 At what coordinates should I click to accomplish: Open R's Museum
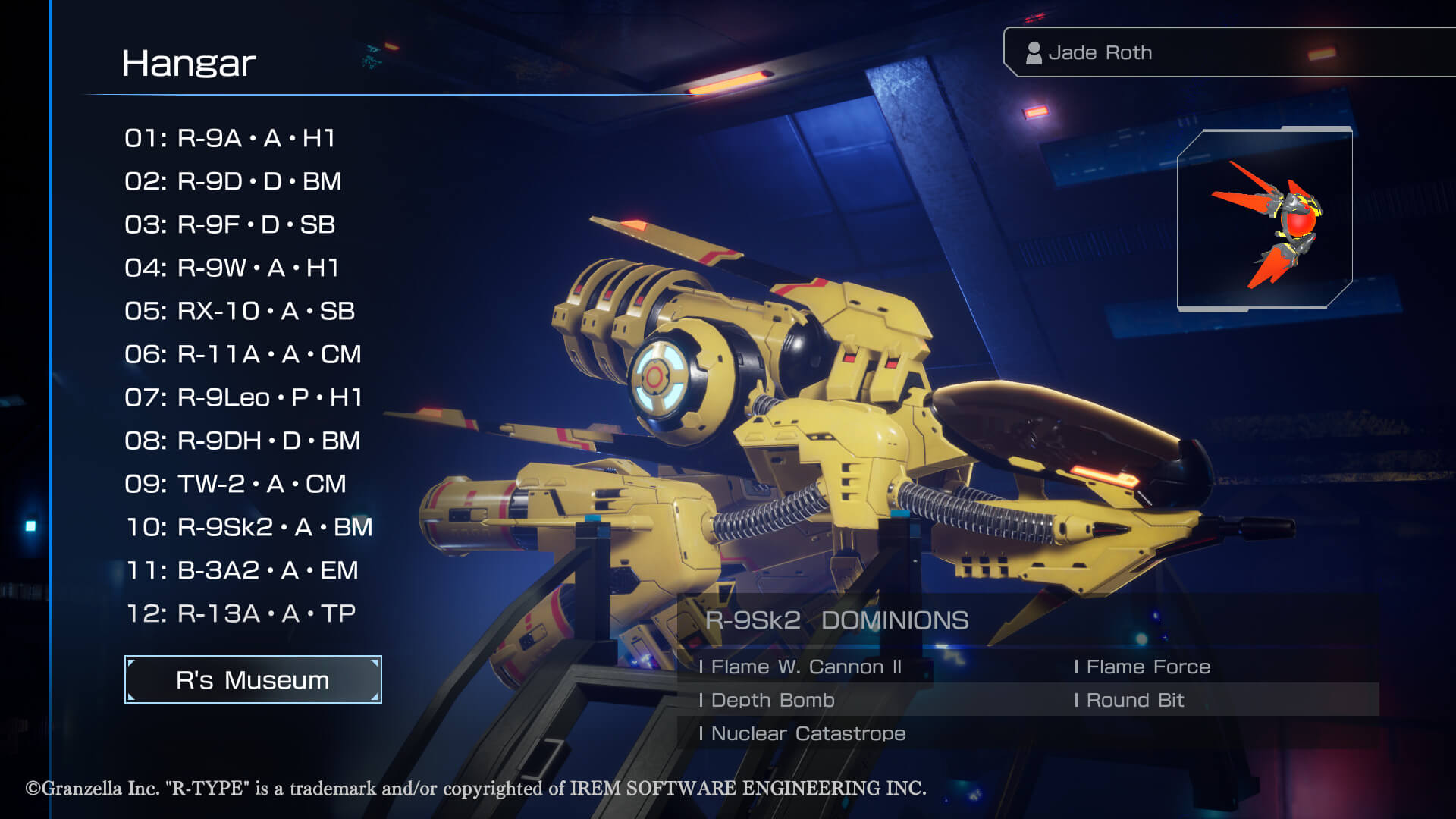pyautogui.click(x=253, y=679)
